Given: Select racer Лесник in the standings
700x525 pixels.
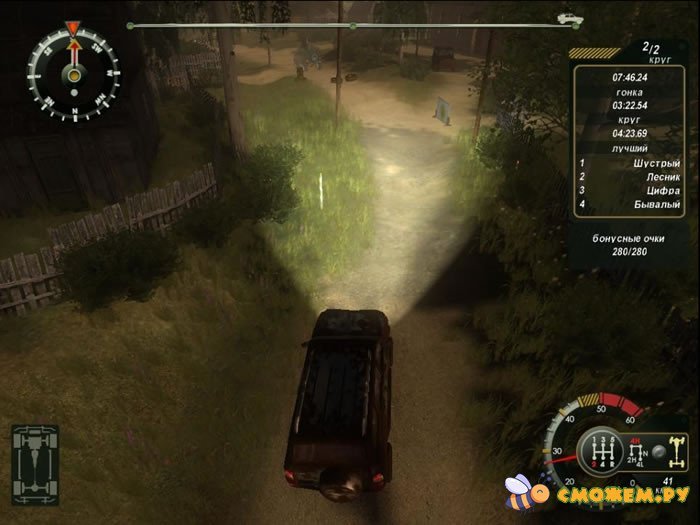Looking at the screenshot, I should pos(634,176).
